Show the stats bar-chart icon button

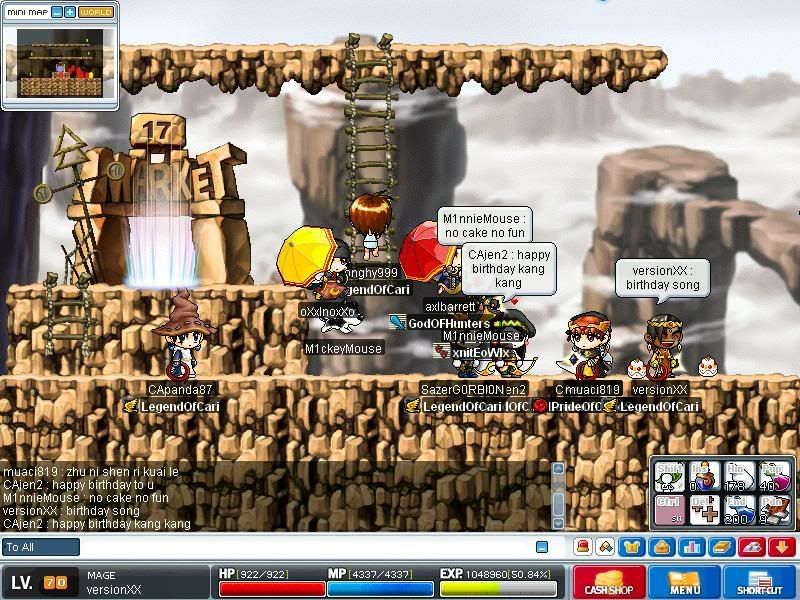690,547
